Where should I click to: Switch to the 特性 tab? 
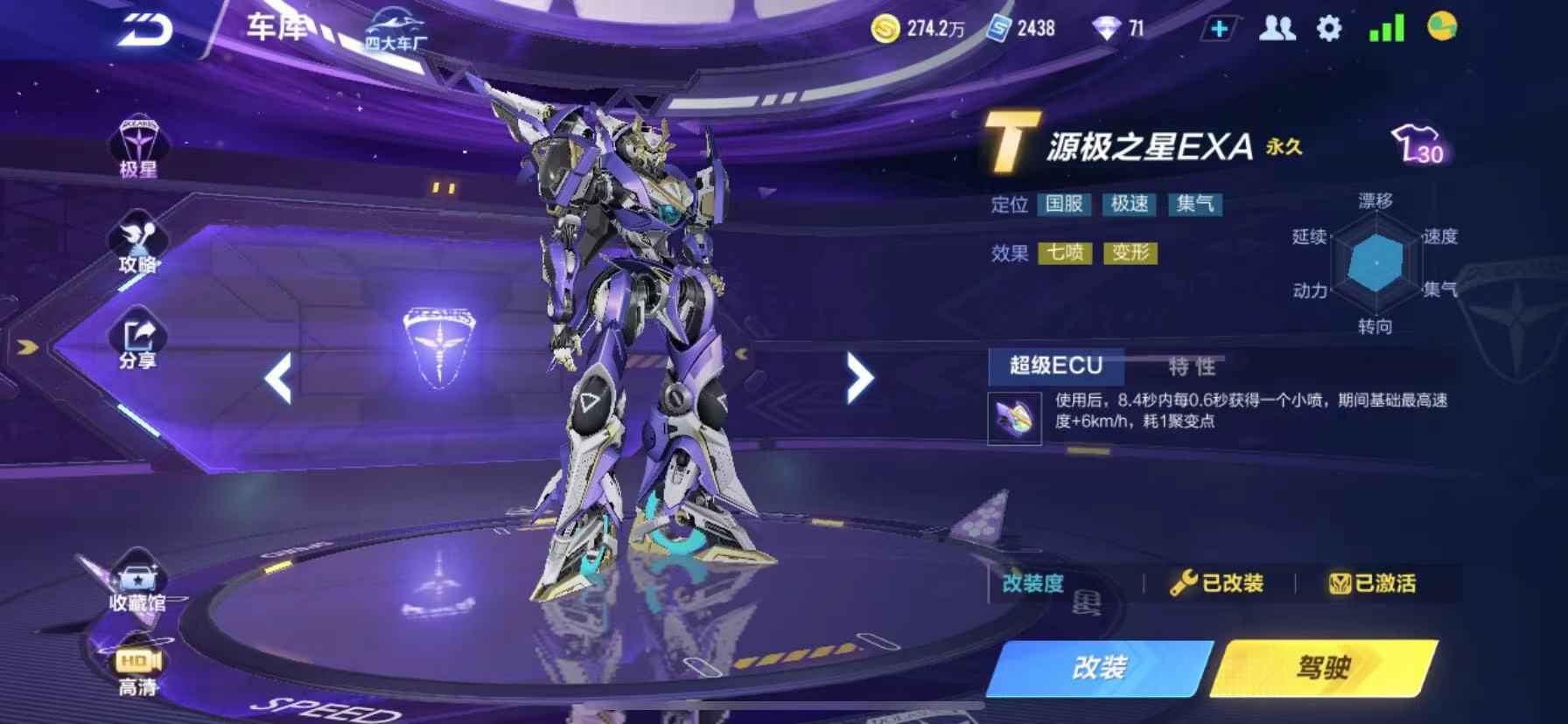click(1193, 367)
